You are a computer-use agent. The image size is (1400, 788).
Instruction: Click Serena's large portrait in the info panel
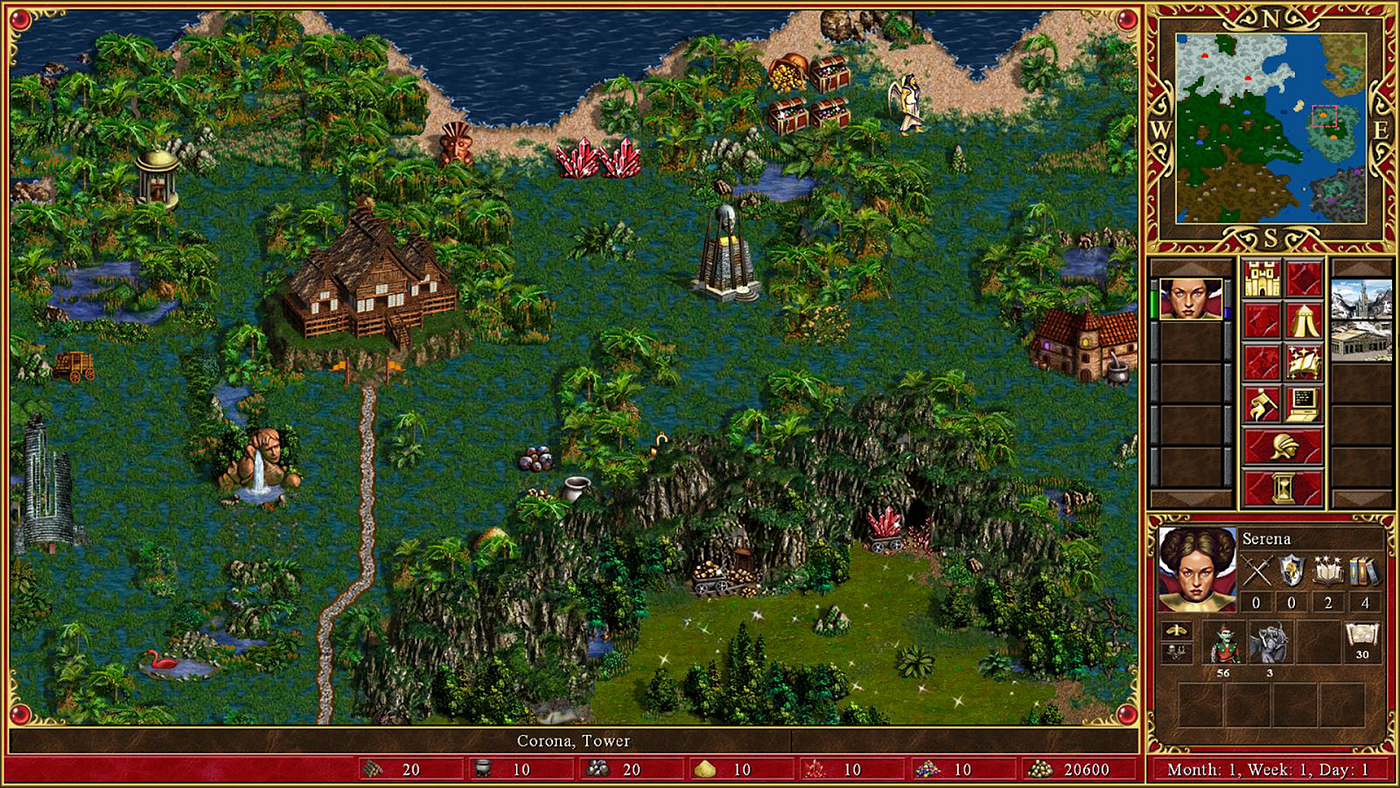point(1197,569)
